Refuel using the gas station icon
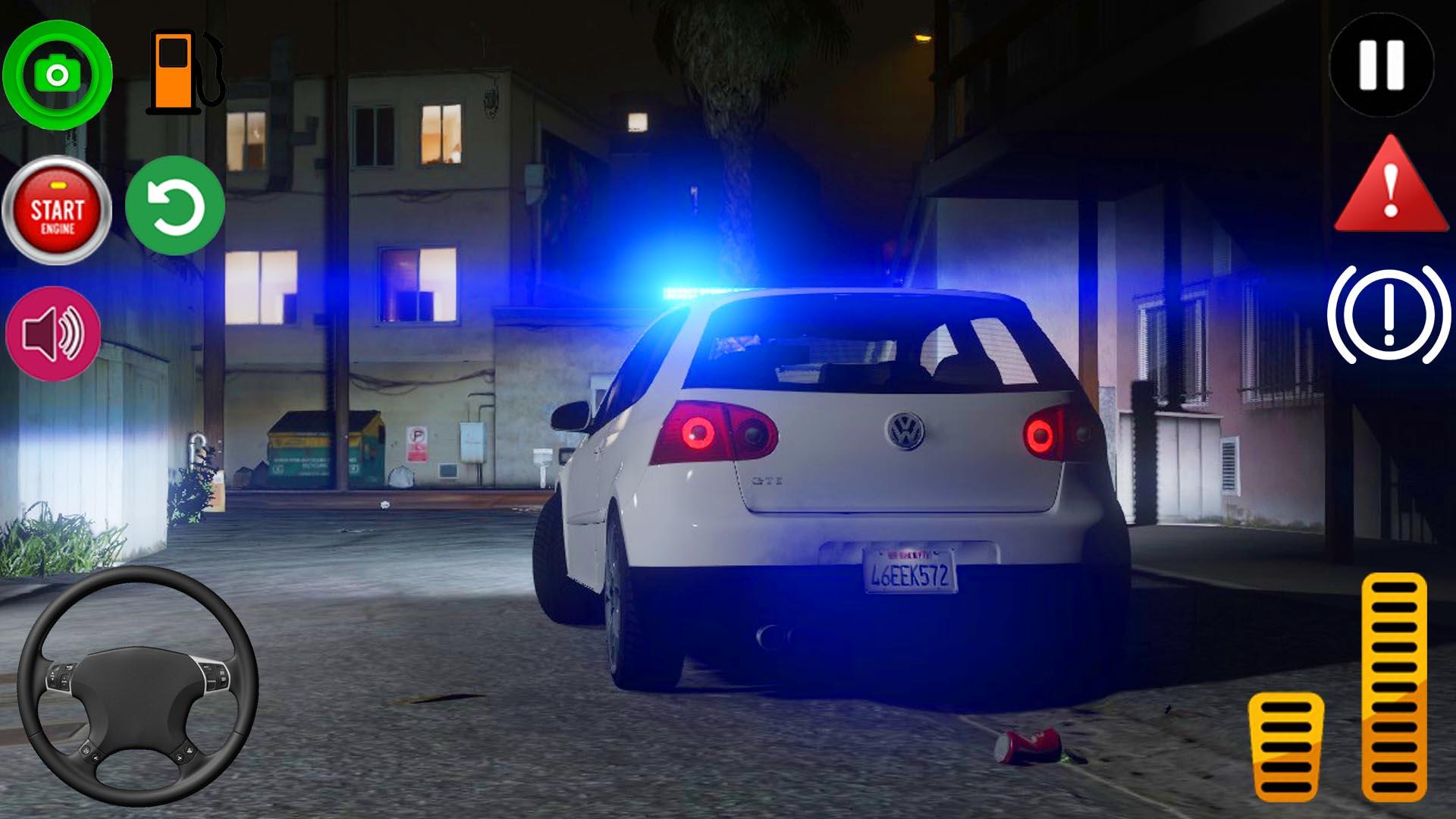Viewport: 1456px width, 819px height. tap(180, 72)
